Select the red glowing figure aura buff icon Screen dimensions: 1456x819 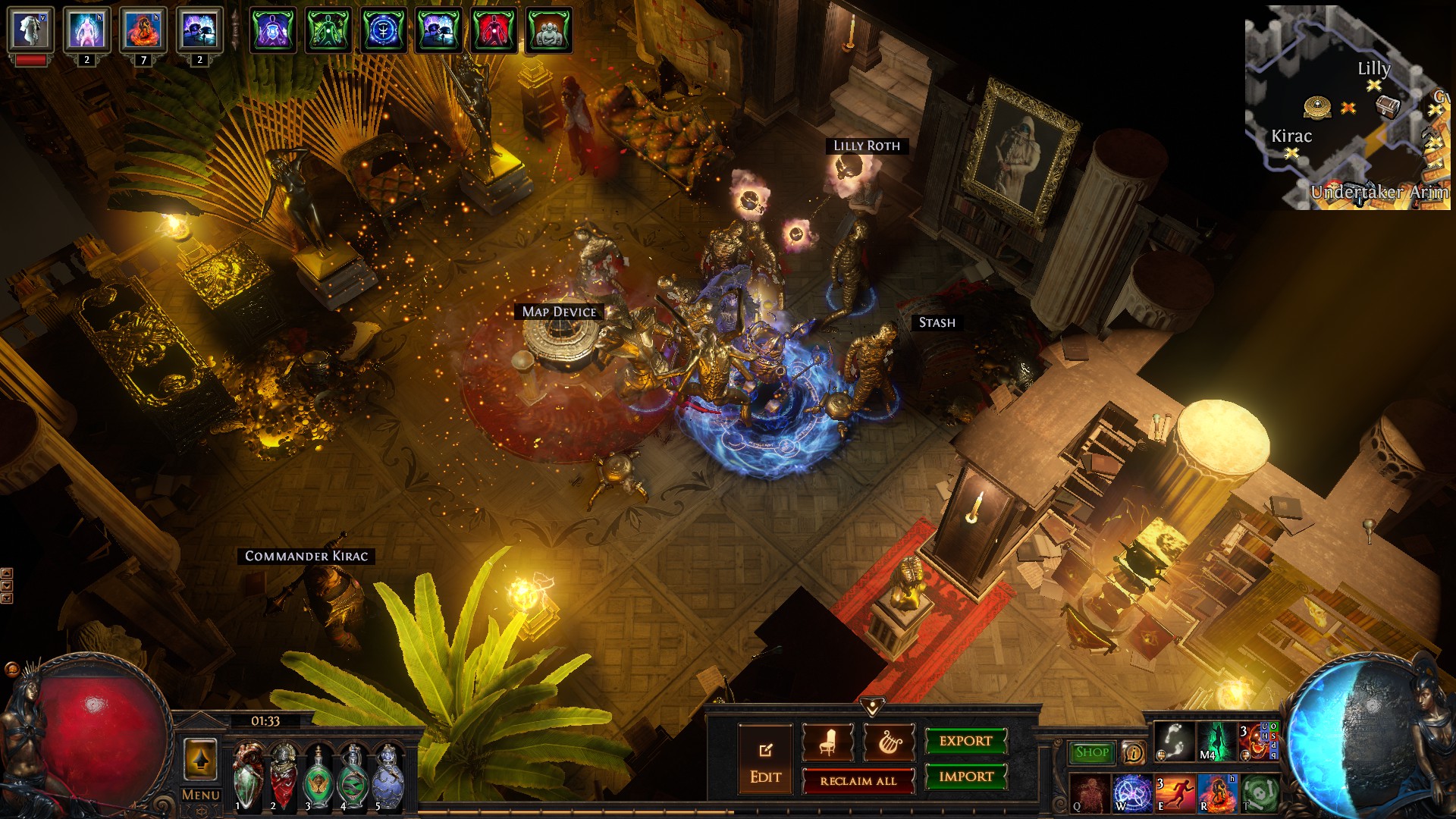(x=494, y=31)
